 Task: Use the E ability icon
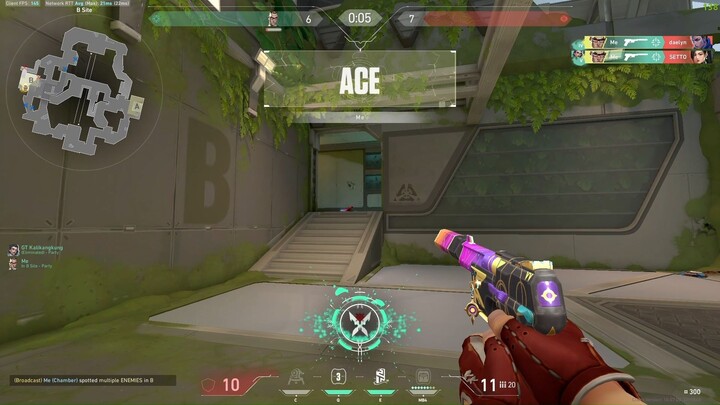(x=380, y=378)
